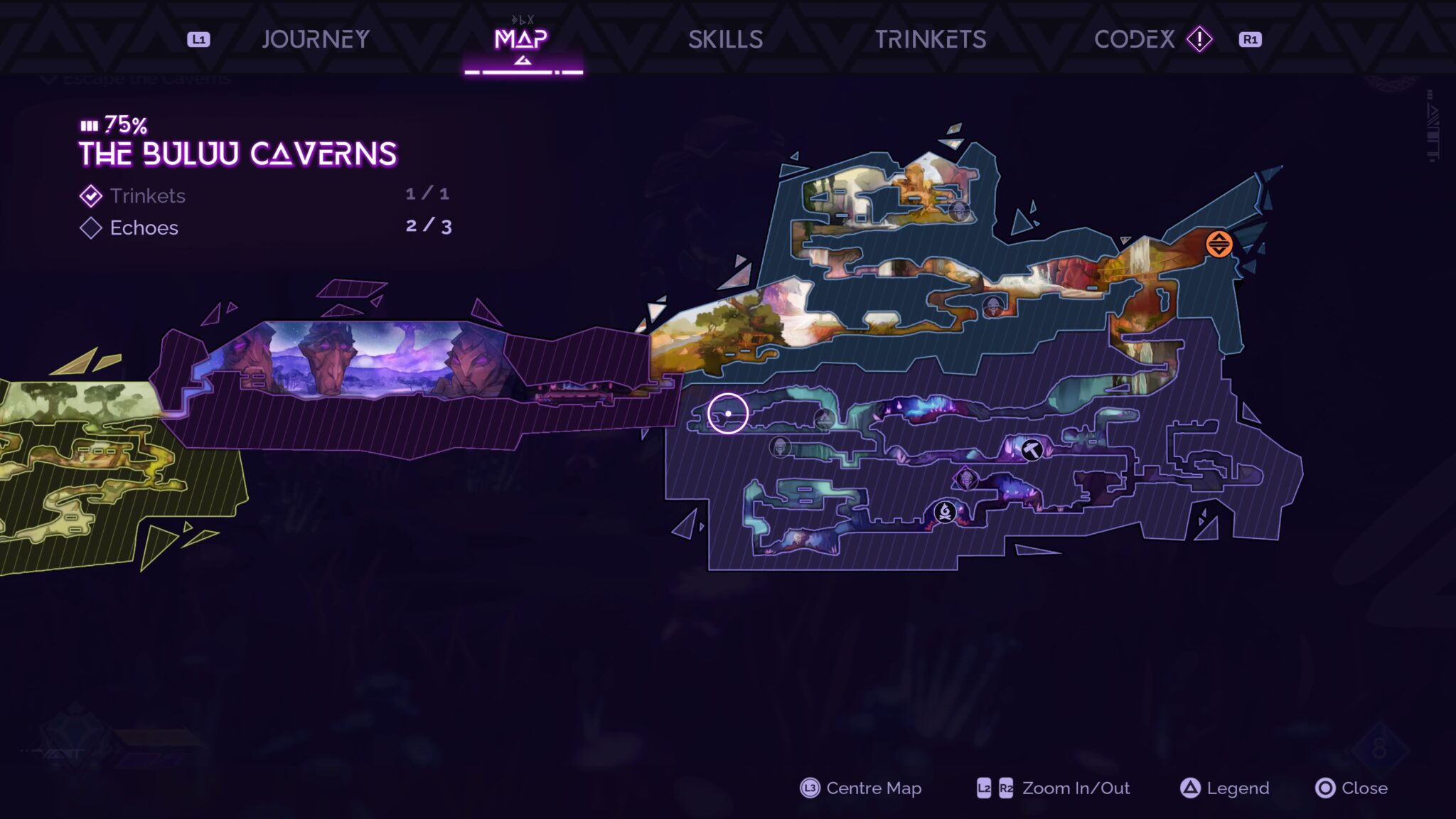1456x819 pixels.
Task: Click the Centre Map button
Action: tap(860, 788)
